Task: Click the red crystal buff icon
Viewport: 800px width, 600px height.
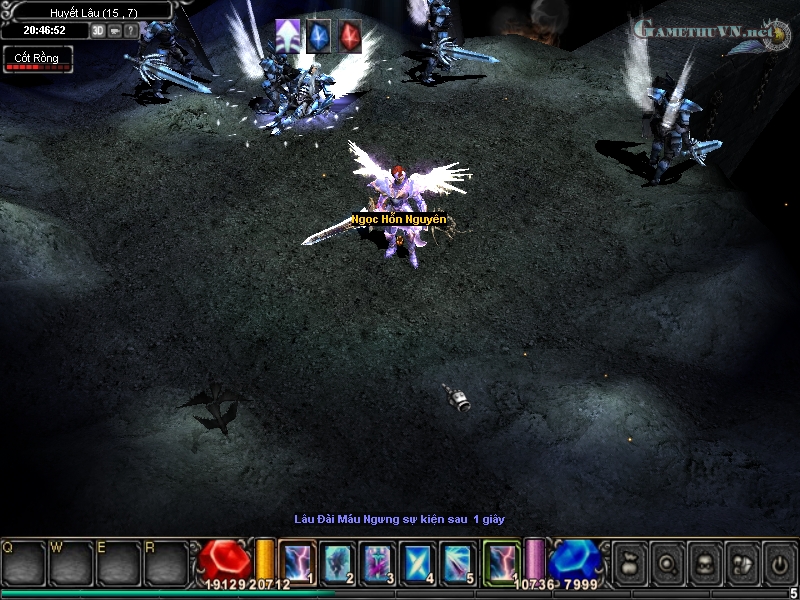Action: pos(349,35)
